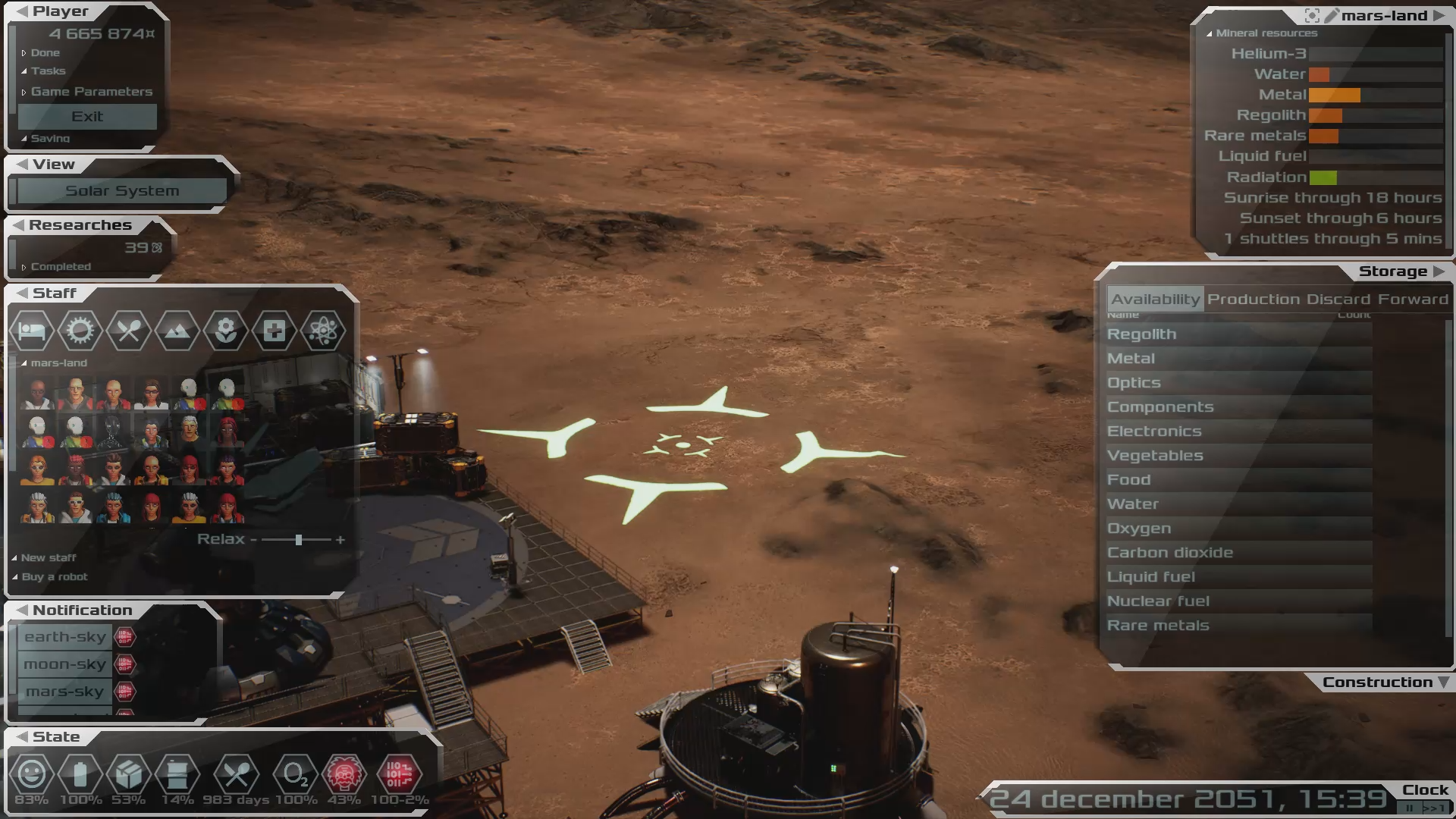This screenshot has height=819, width=1456.
Task: Click the Exit button
Action: point(87,117)
